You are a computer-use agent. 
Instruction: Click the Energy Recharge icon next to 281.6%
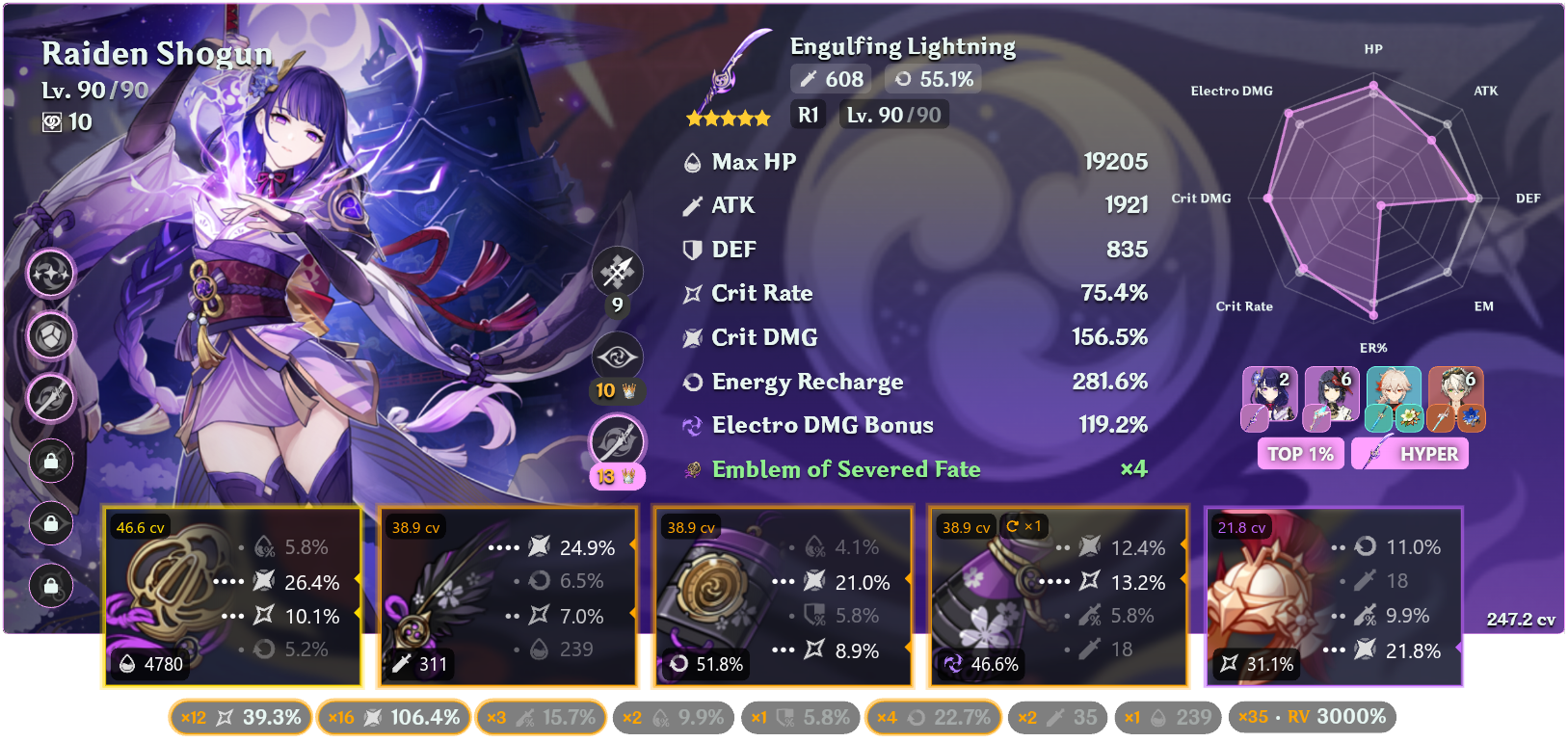(x=689, y=382)
